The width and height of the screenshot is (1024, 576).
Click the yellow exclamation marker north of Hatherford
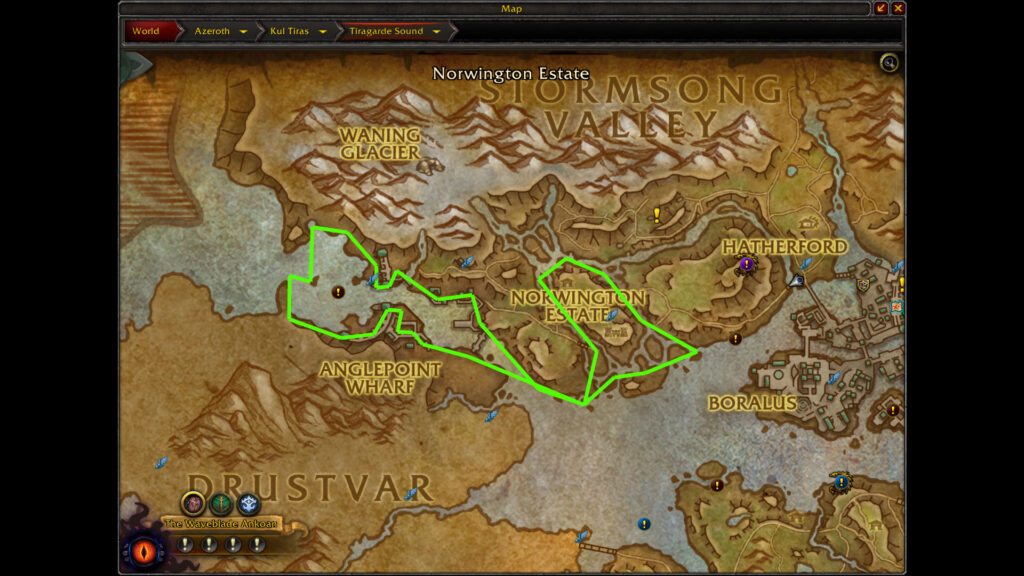click(x=657, y=214)
